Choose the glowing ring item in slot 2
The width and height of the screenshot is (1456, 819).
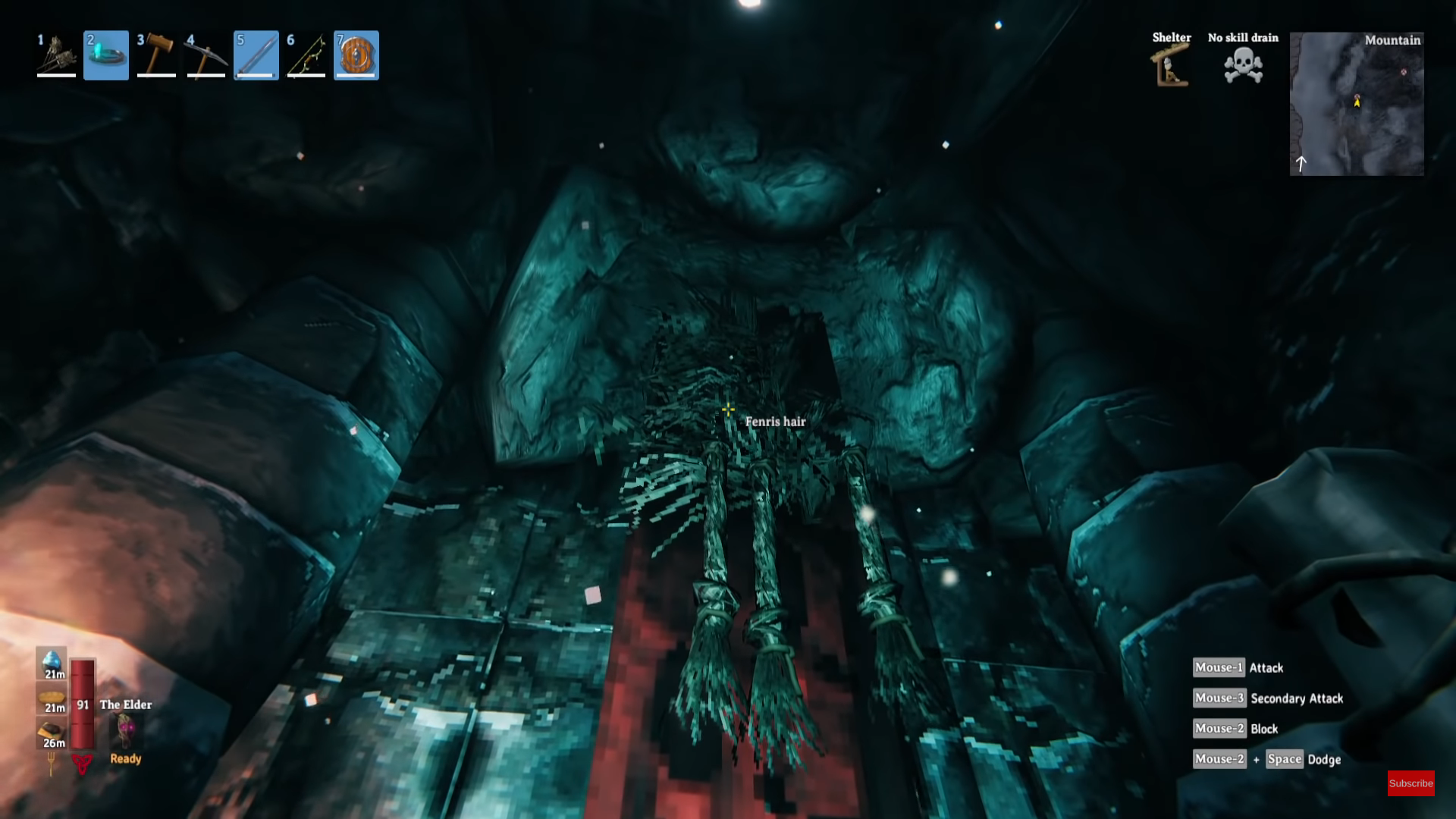[x=106, y=55]
